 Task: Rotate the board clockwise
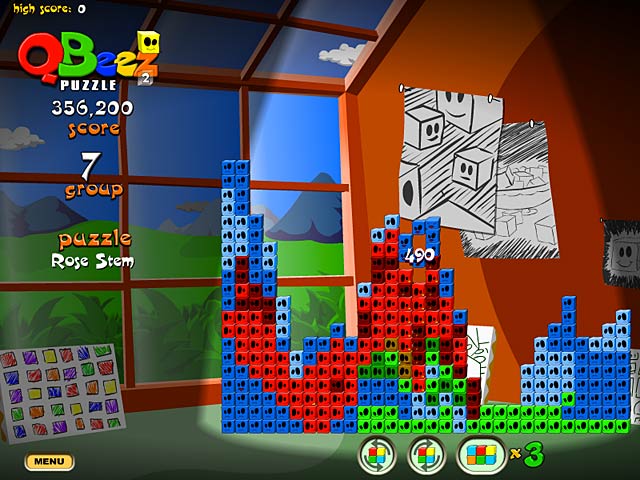click(426, 455)
